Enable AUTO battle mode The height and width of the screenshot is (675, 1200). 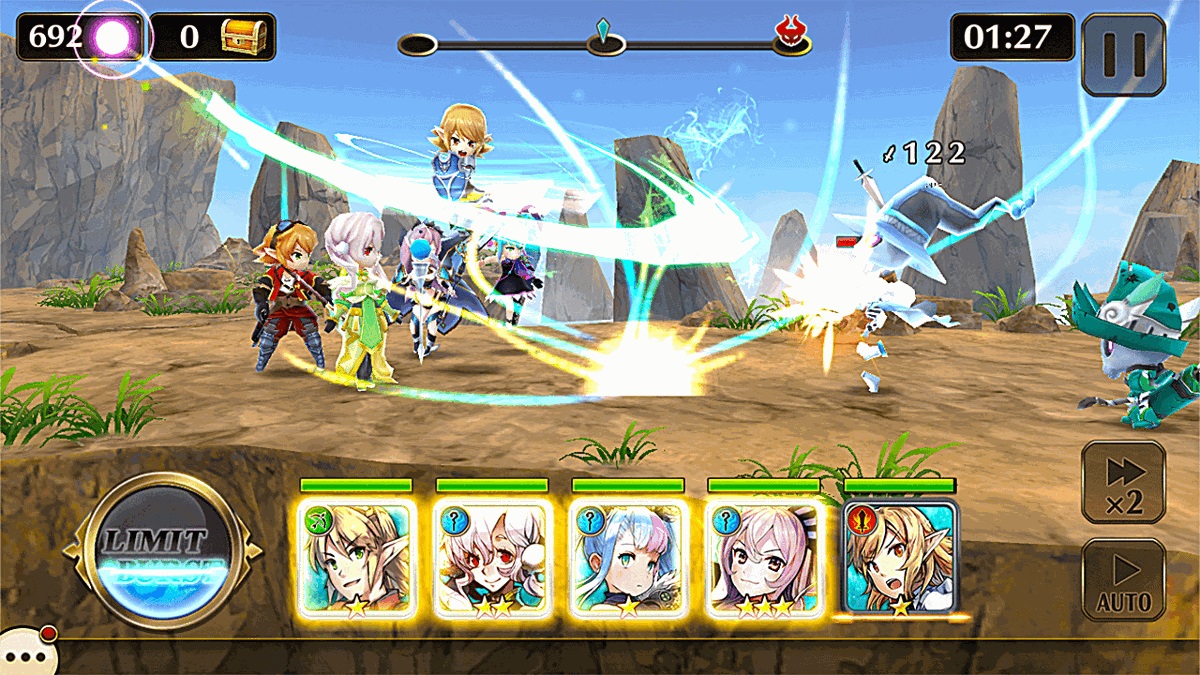tap(1123, 580)
